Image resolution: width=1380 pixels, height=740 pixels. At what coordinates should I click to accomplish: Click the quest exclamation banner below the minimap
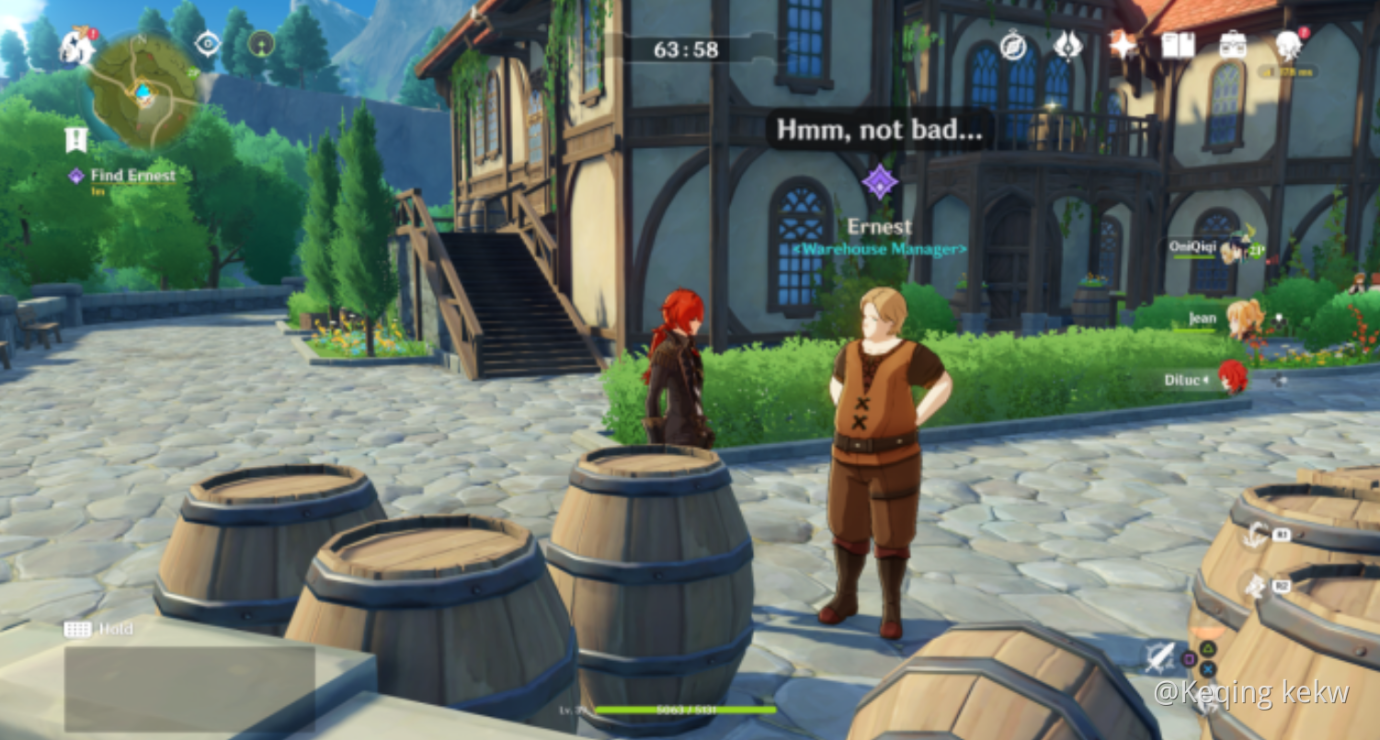(76, 138)
